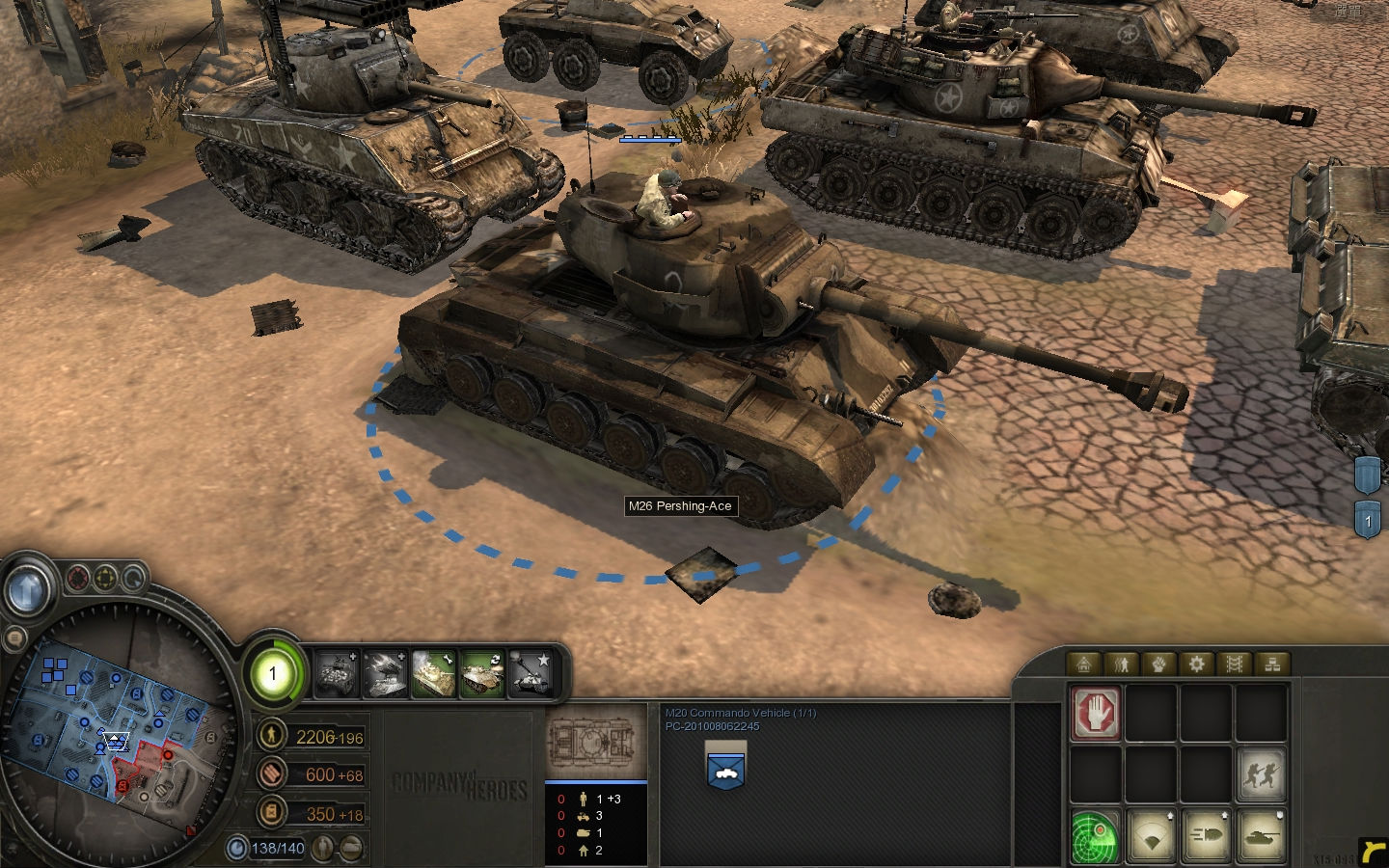Select the two running soldiers command
The width and height of the screenshot is (1389, 868).
pos(1262,774)
